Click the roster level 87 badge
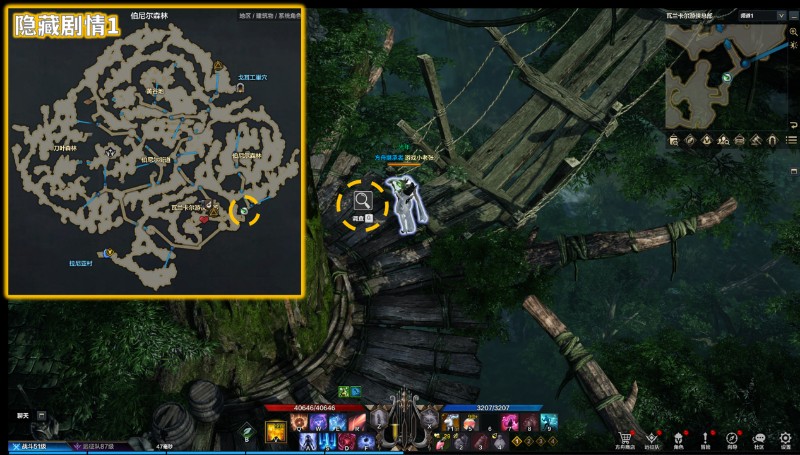Viewport: 800px width, 455px height. [100, 447]
